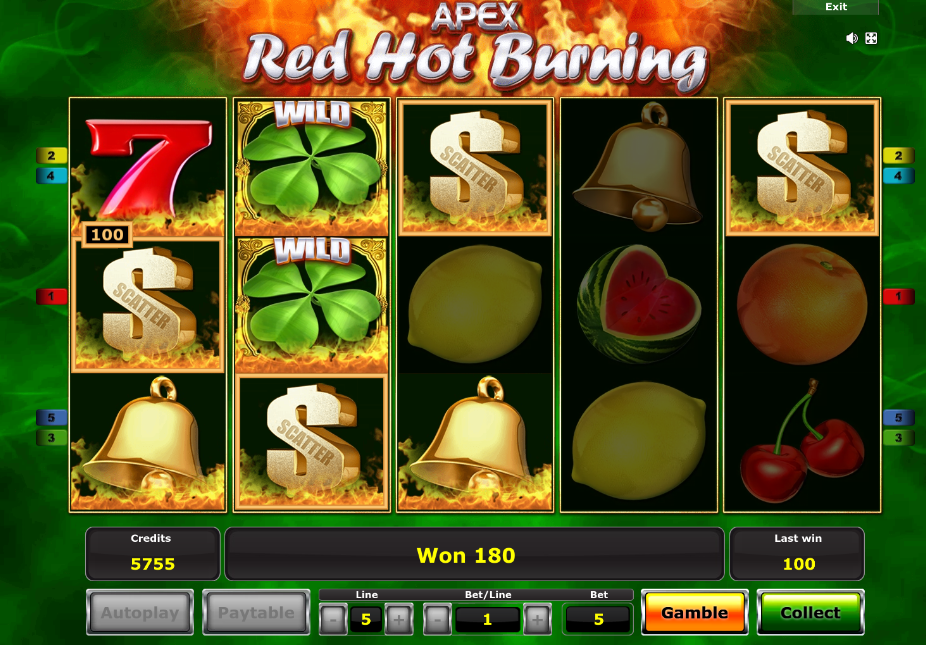Switch to fullscreen mode
Image resolution: width=926 pixels, height=645 pixels.
point(871,38)
